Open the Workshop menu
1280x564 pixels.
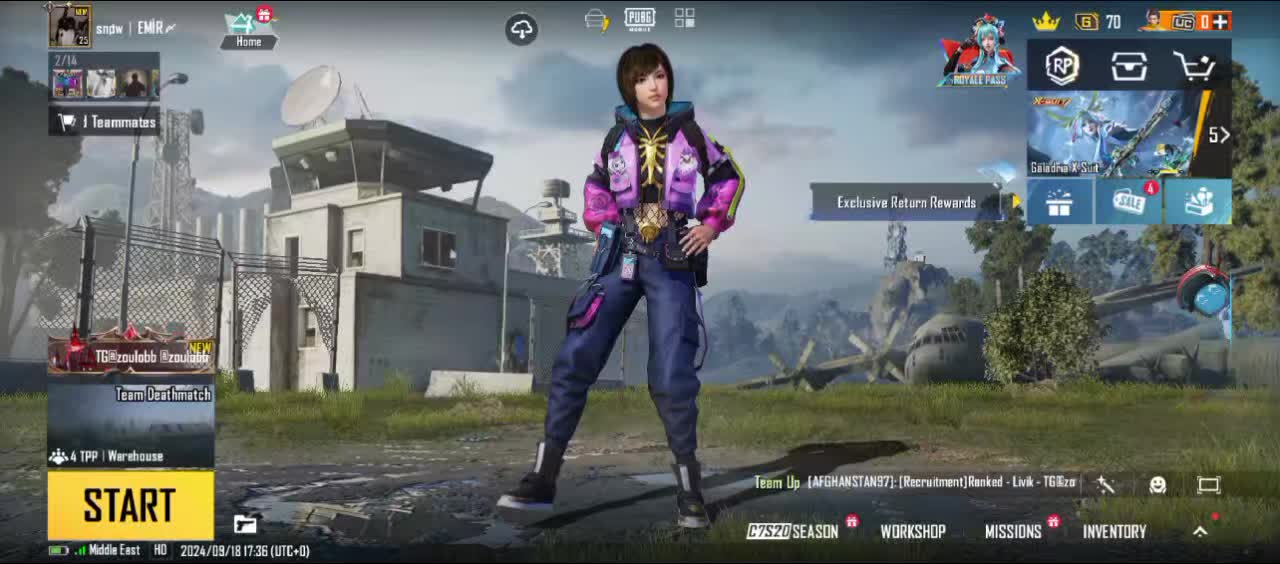pyautogui.click(x=912, y=532)
